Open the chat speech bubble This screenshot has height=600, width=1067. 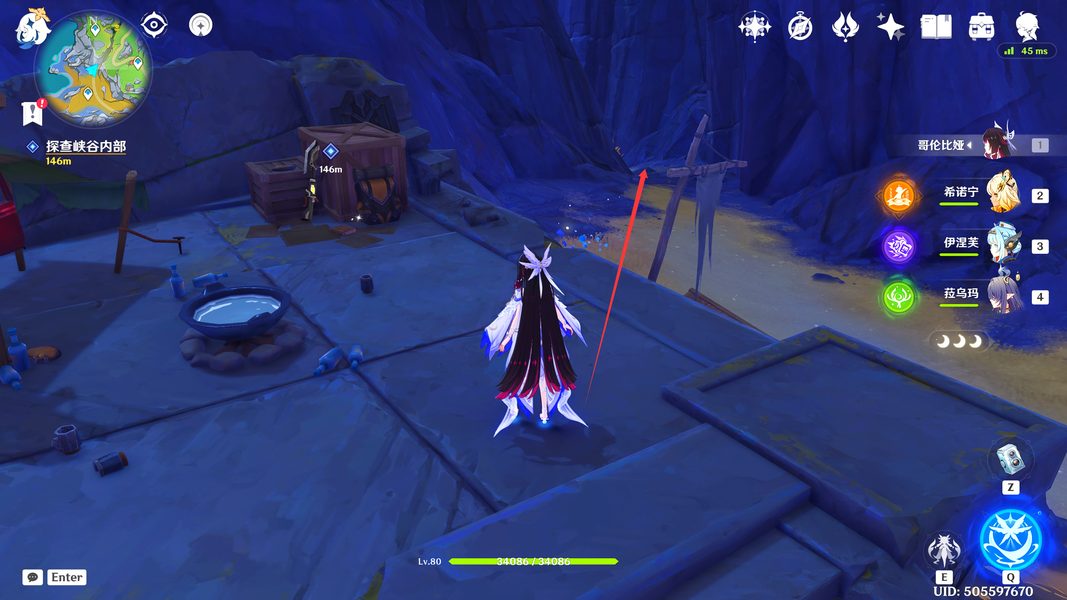tap(33, 577)
